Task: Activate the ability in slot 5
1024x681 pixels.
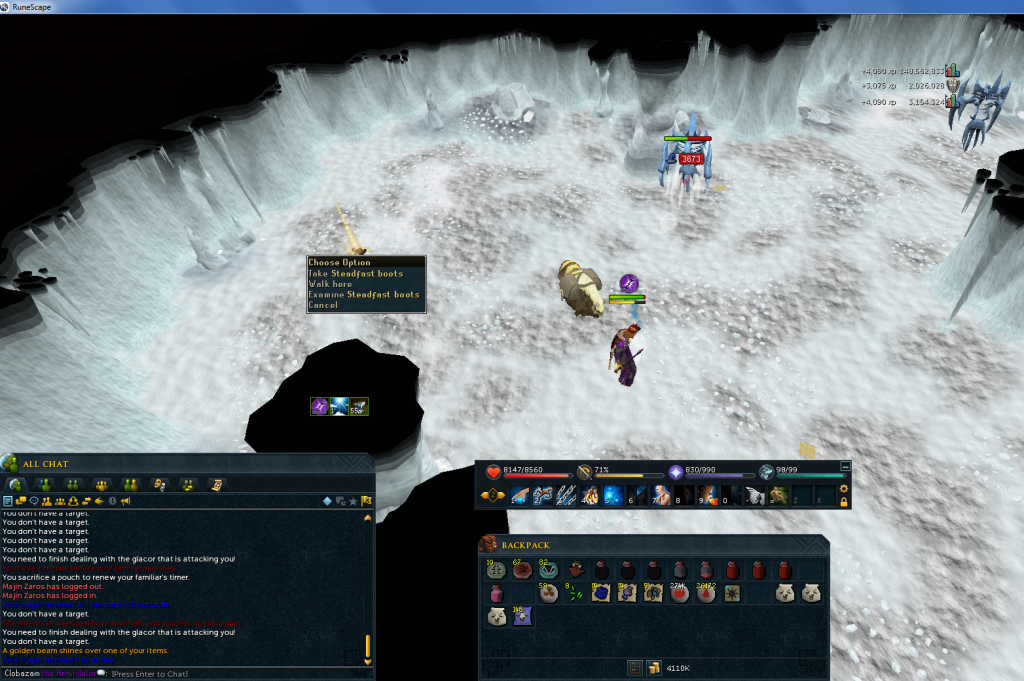Action: tap(613, 495)
